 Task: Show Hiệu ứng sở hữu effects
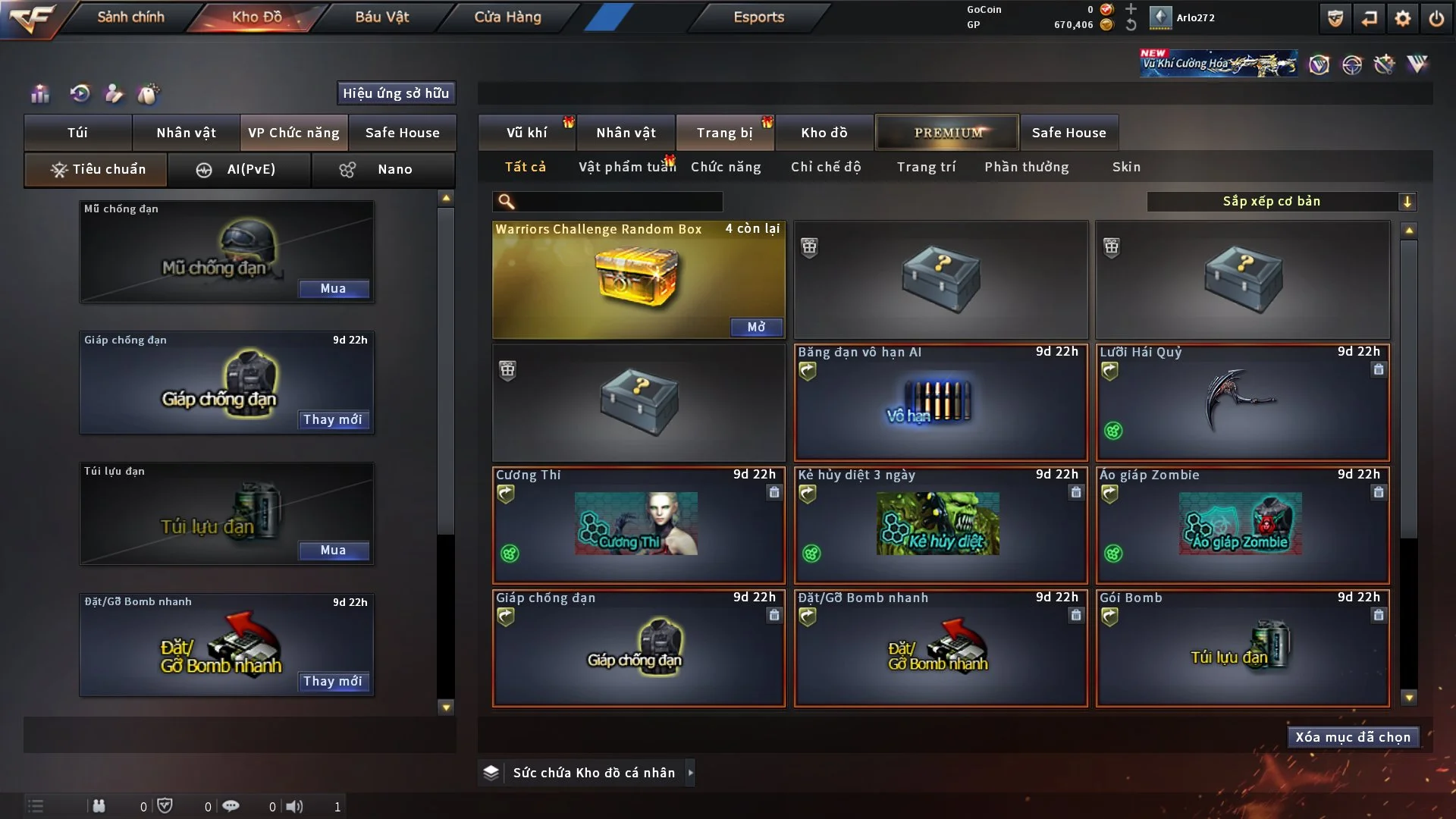click(395, 93)
